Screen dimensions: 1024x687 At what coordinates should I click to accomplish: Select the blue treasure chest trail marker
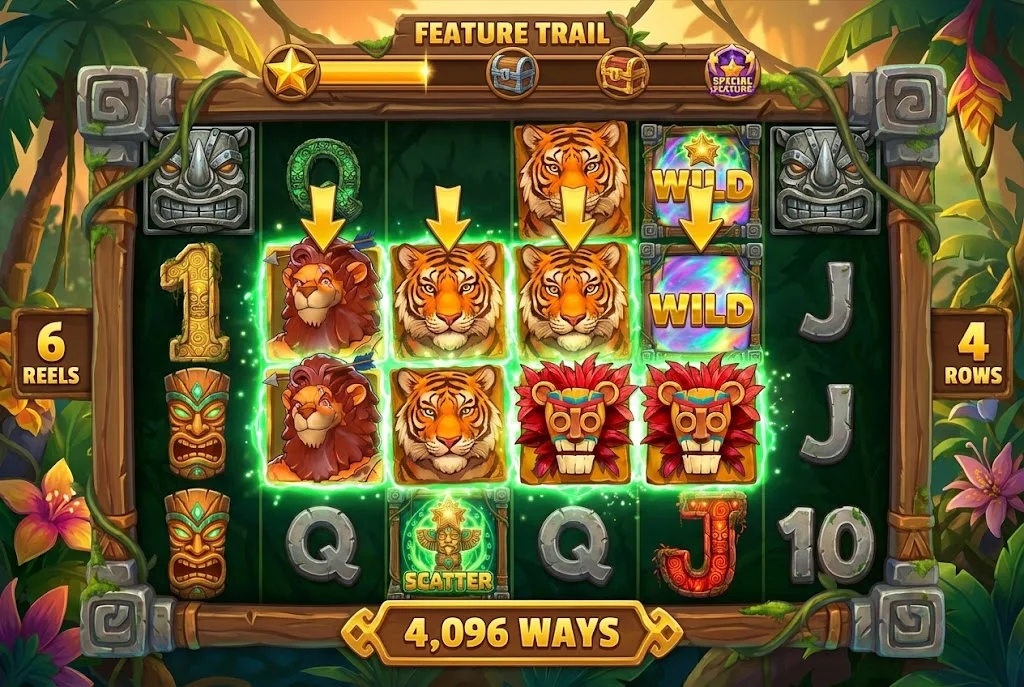[x=512, y=73]
